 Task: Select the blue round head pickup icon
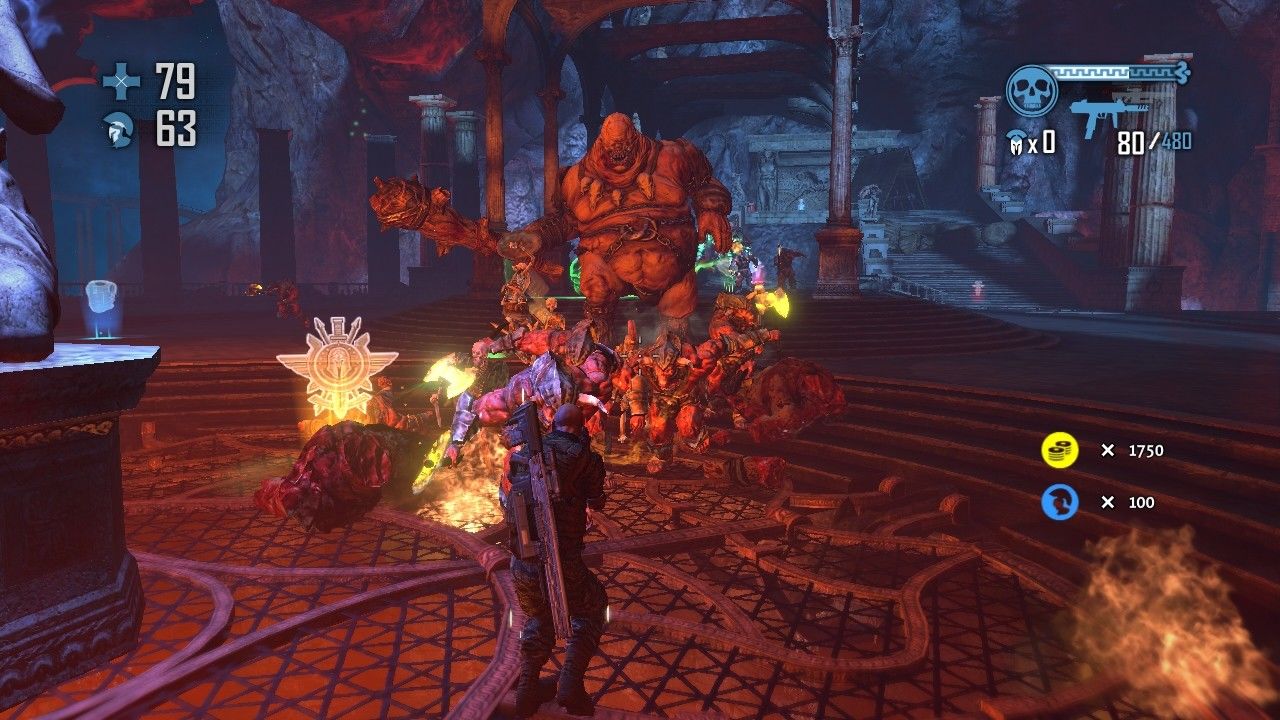point(1059,502)
